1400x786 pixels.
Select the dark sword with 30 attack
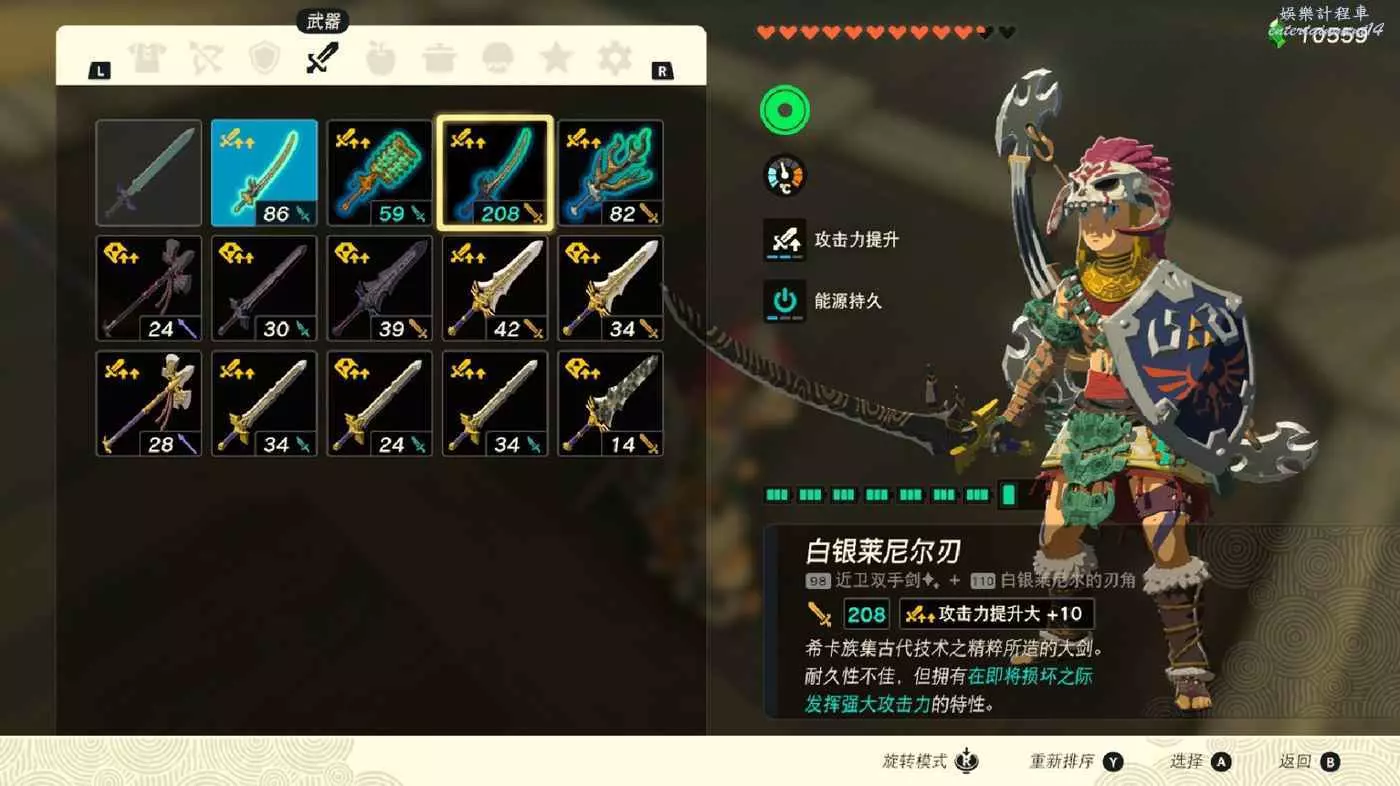[x=264, y=288]
